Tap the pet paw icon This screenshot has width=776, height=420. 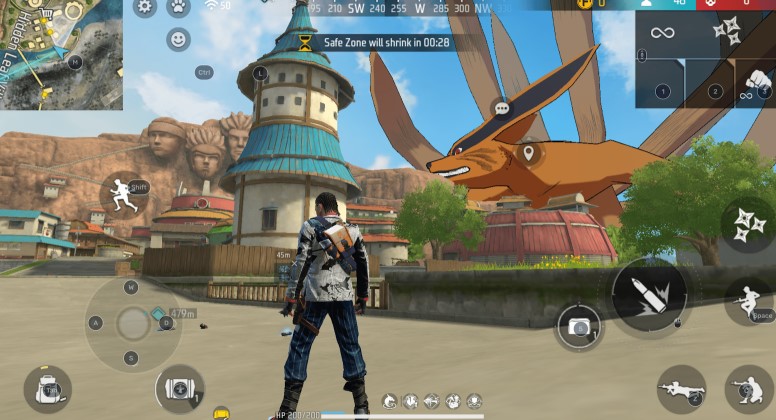click(x=178, y=7)
